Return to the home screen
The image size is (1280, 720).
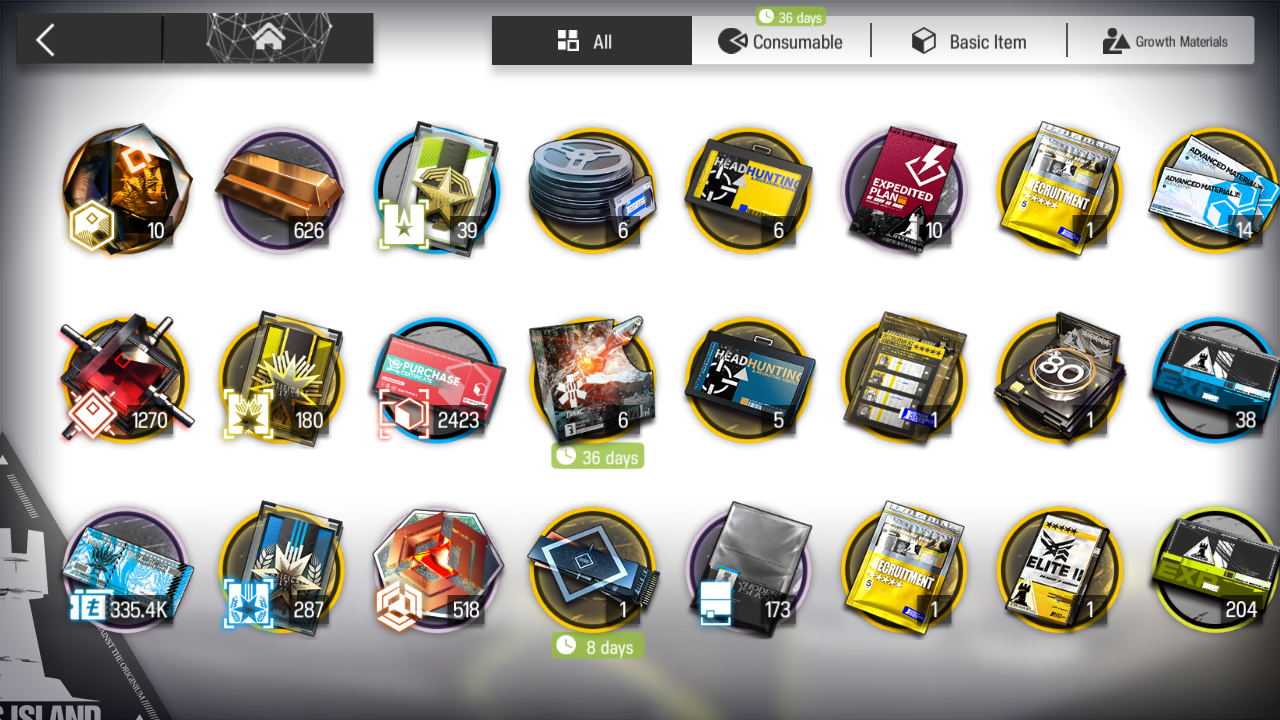[x=267, y=40]
